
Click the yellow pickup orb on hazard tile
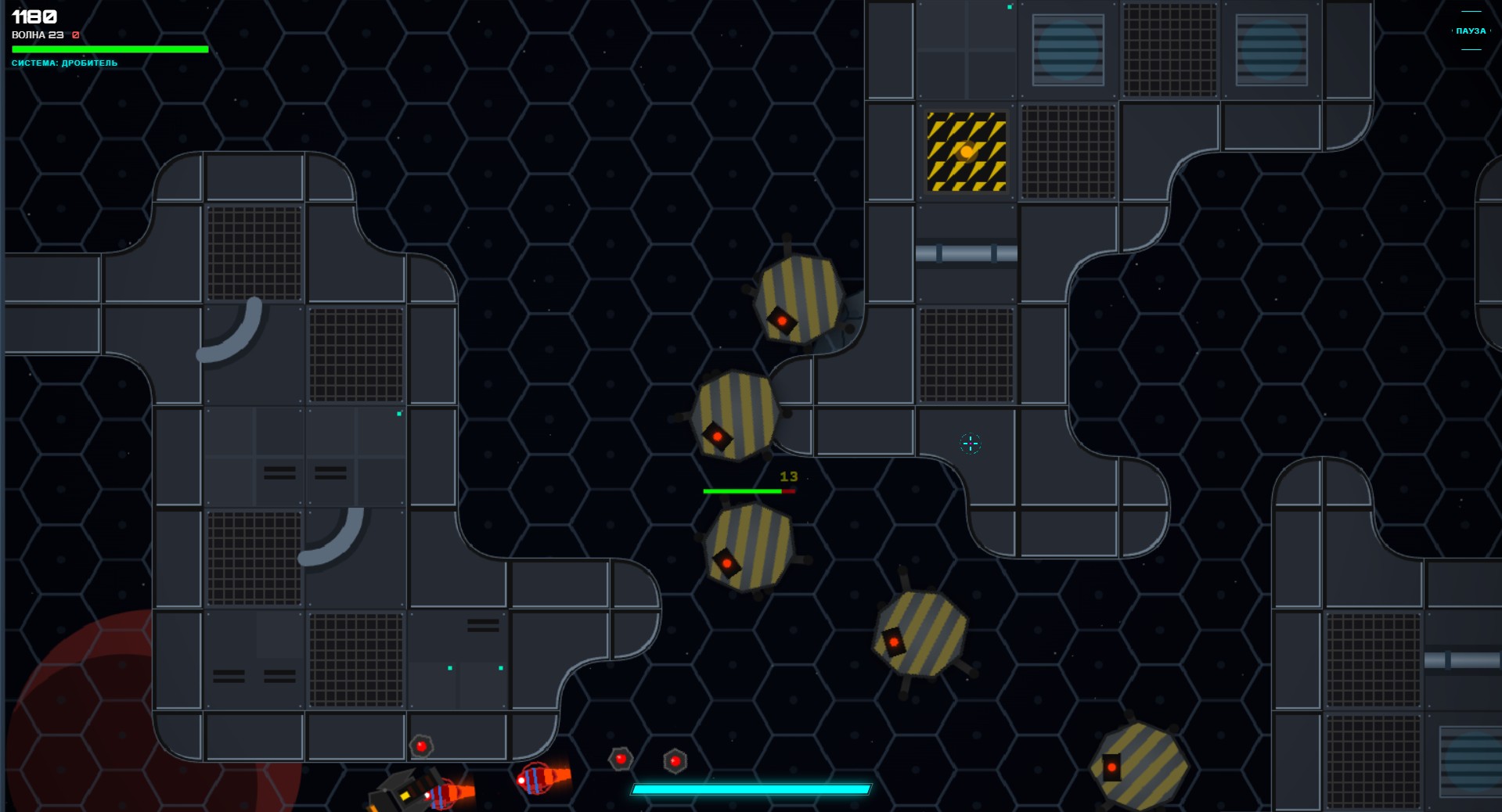966,152
